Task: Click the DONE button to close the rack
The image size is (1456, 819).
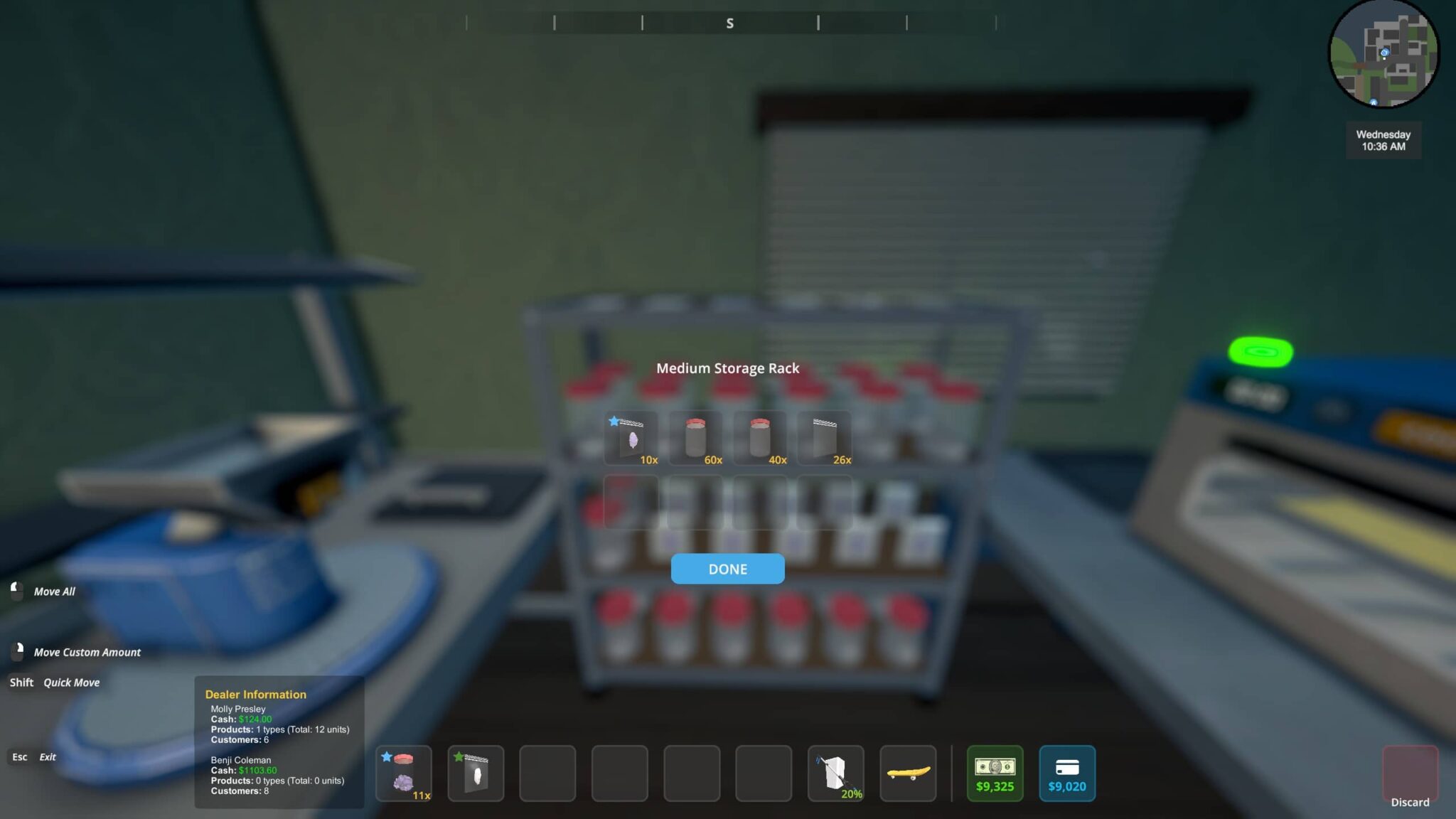Action: click(x=727, y=569)
